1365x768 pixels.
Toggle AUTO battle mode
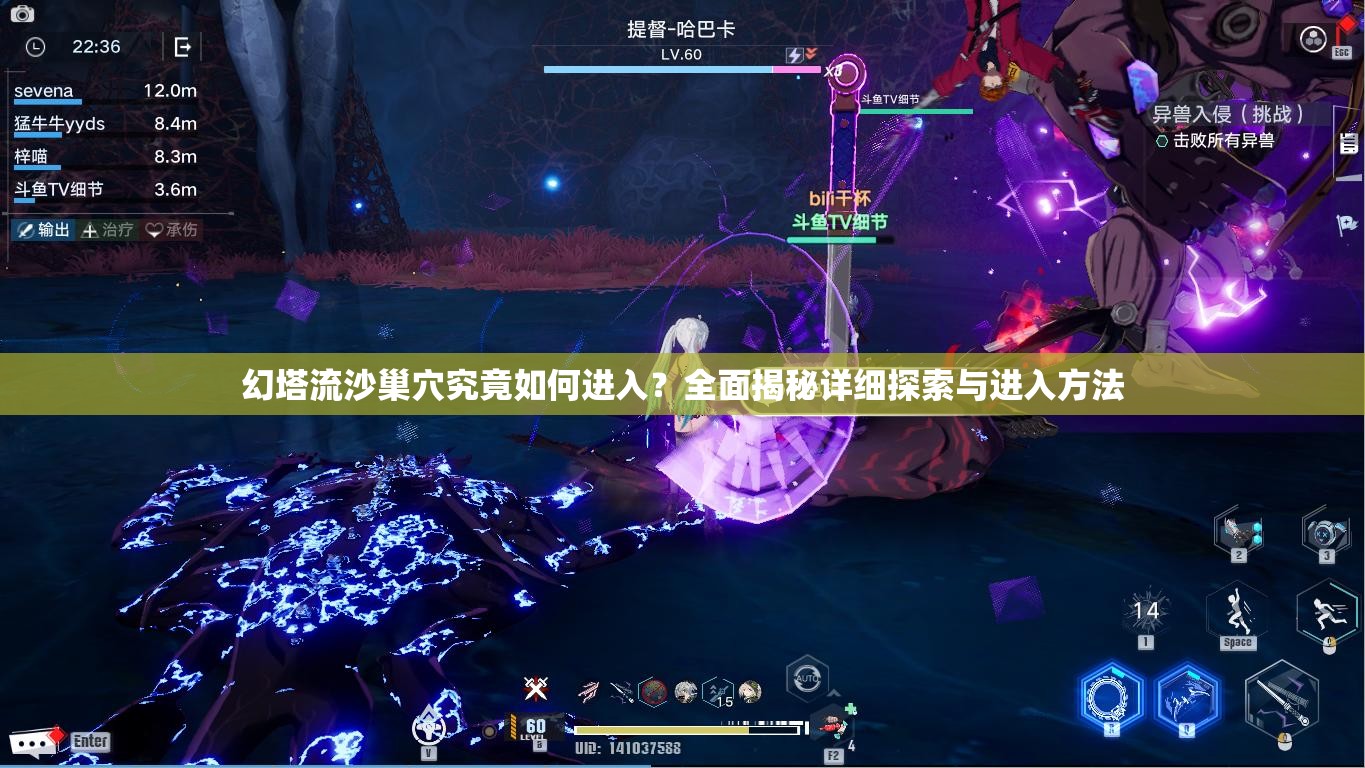pos(805,680)
